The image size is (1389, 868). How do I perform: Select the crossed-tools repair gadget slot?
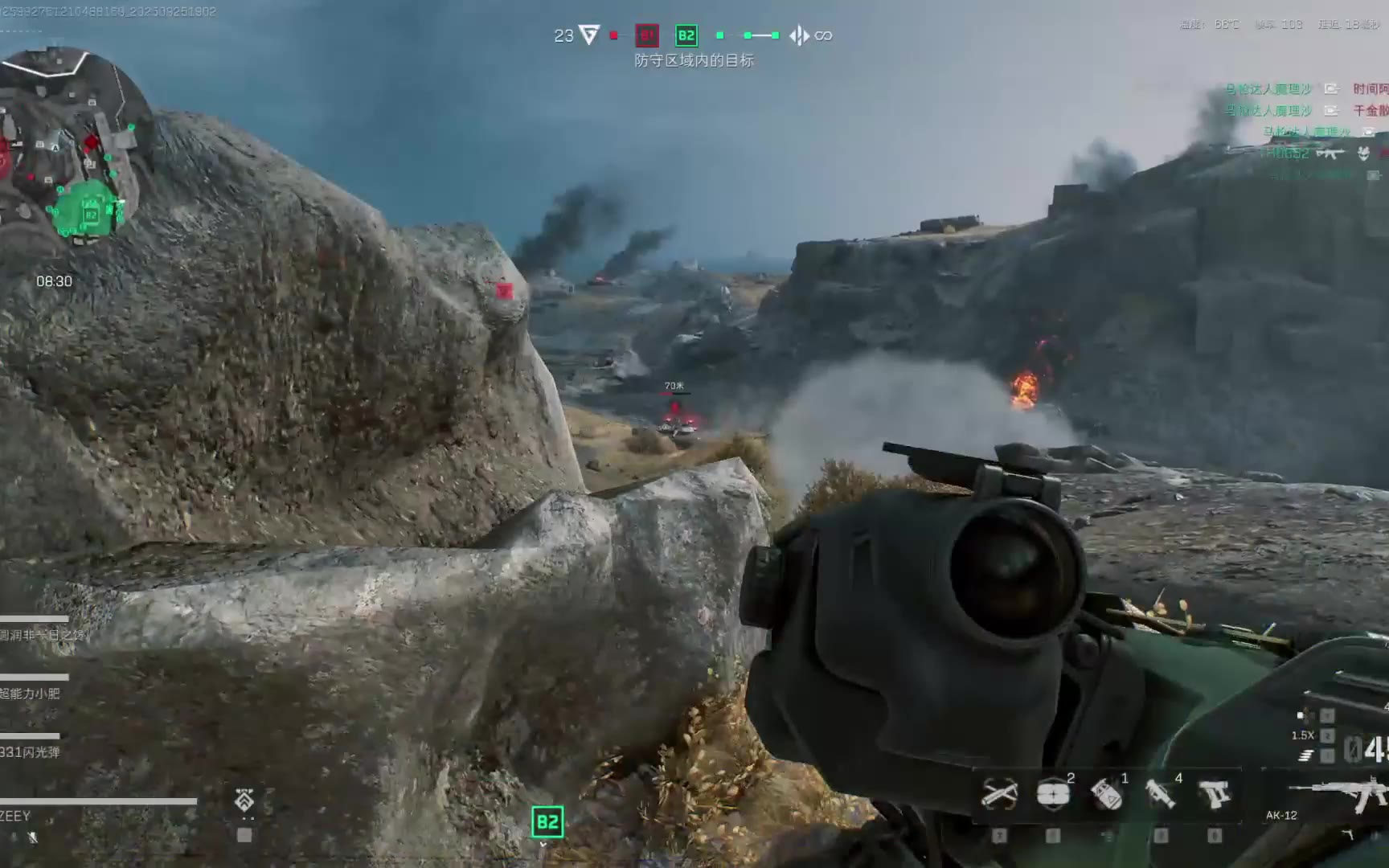click(x=999, y=794)
